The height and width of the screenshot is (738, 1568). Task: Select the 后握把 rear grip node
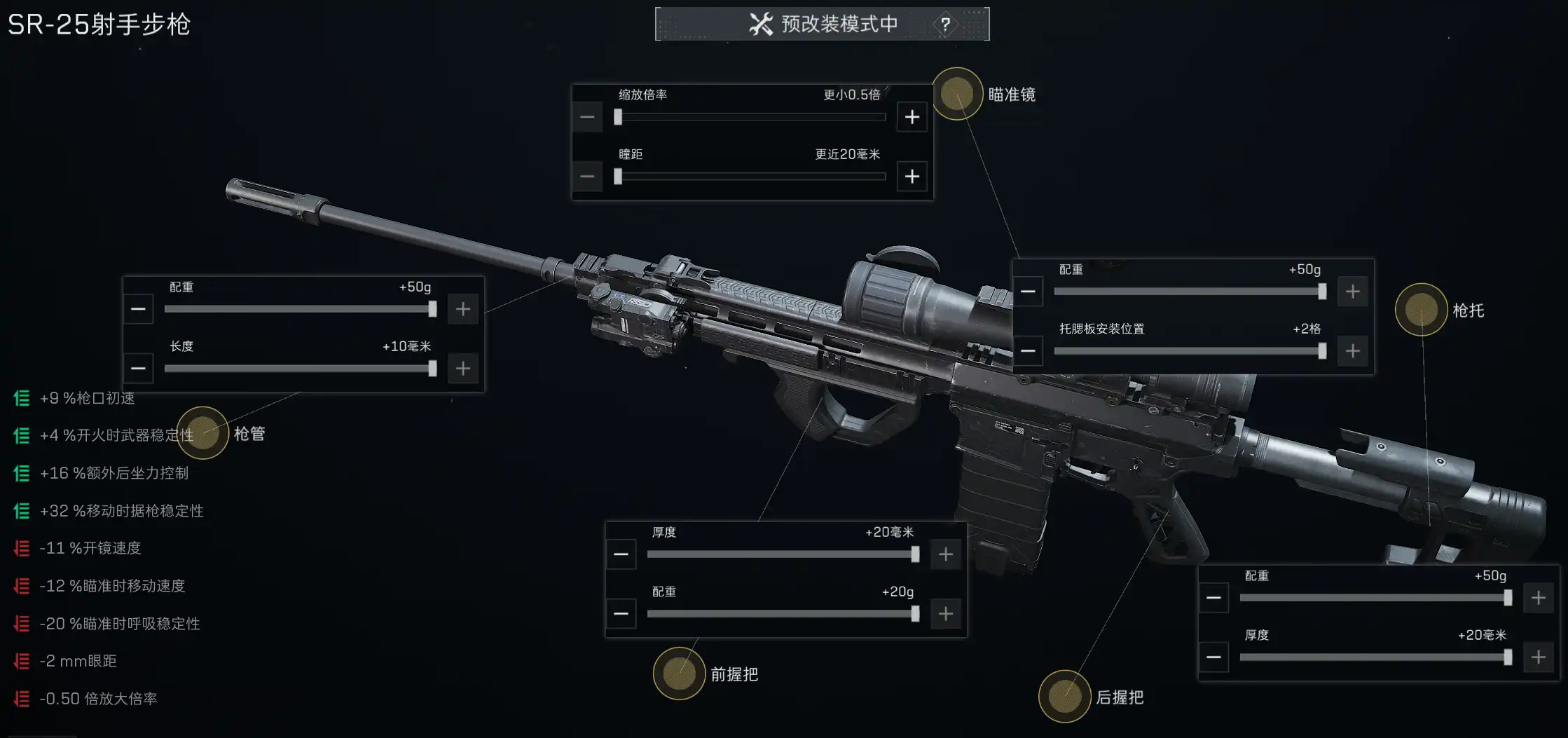pos(1064,697)
